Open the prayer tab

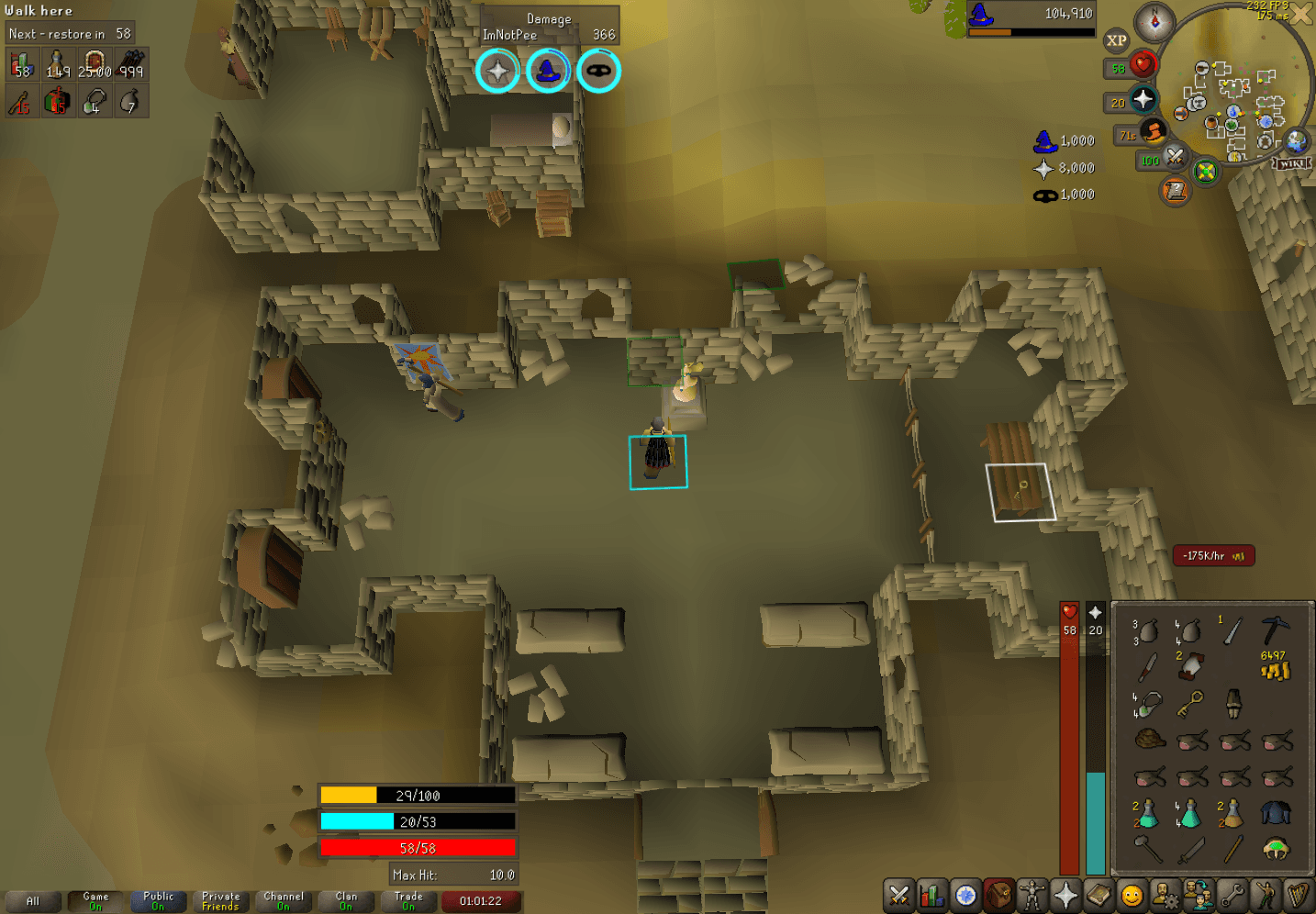pos(1064,895)
